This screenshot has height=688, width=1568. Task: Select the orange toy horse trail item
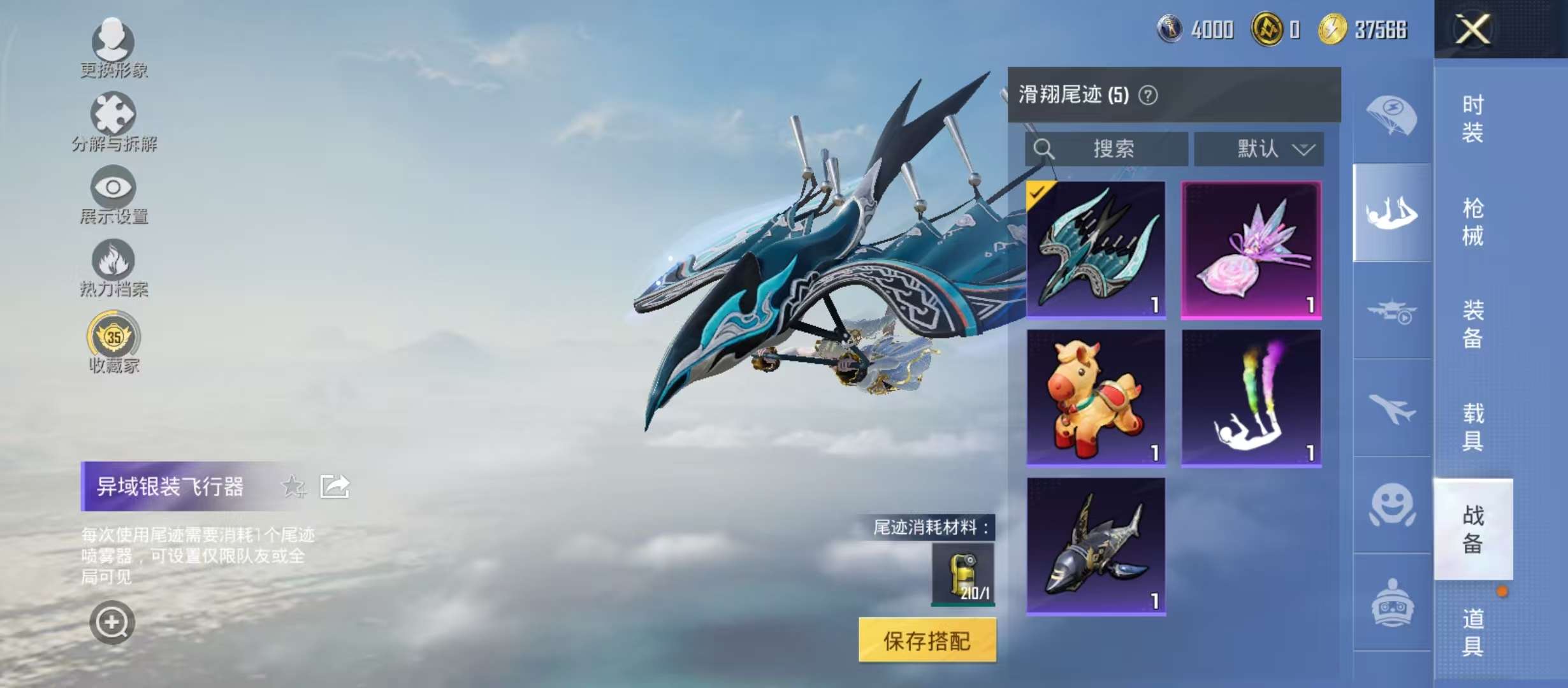tap(1096, 398)
